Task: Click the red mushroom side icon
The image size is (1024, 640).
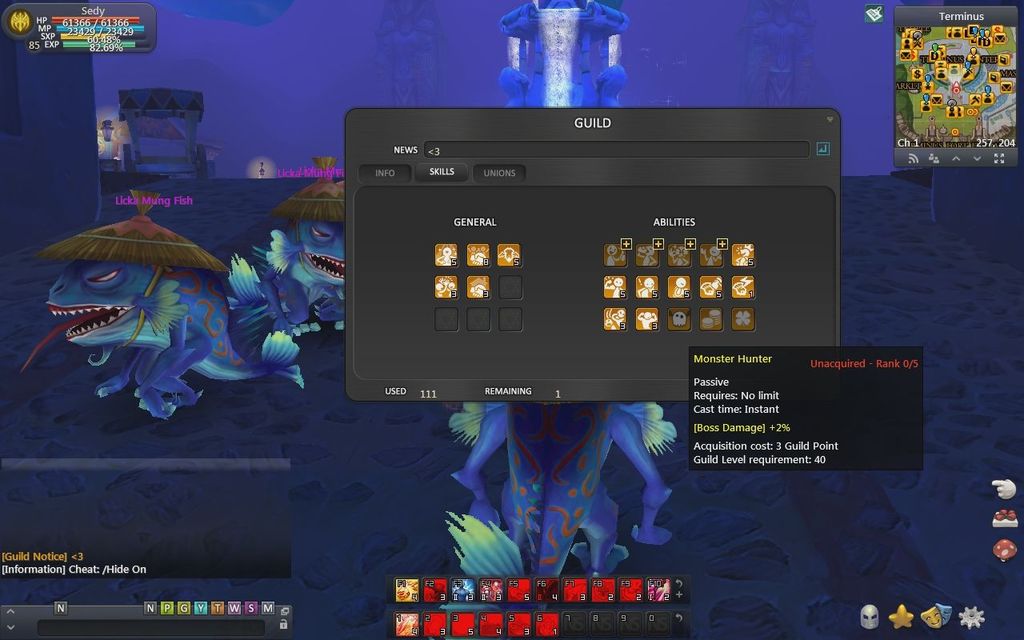Action: coord(1004,550)
